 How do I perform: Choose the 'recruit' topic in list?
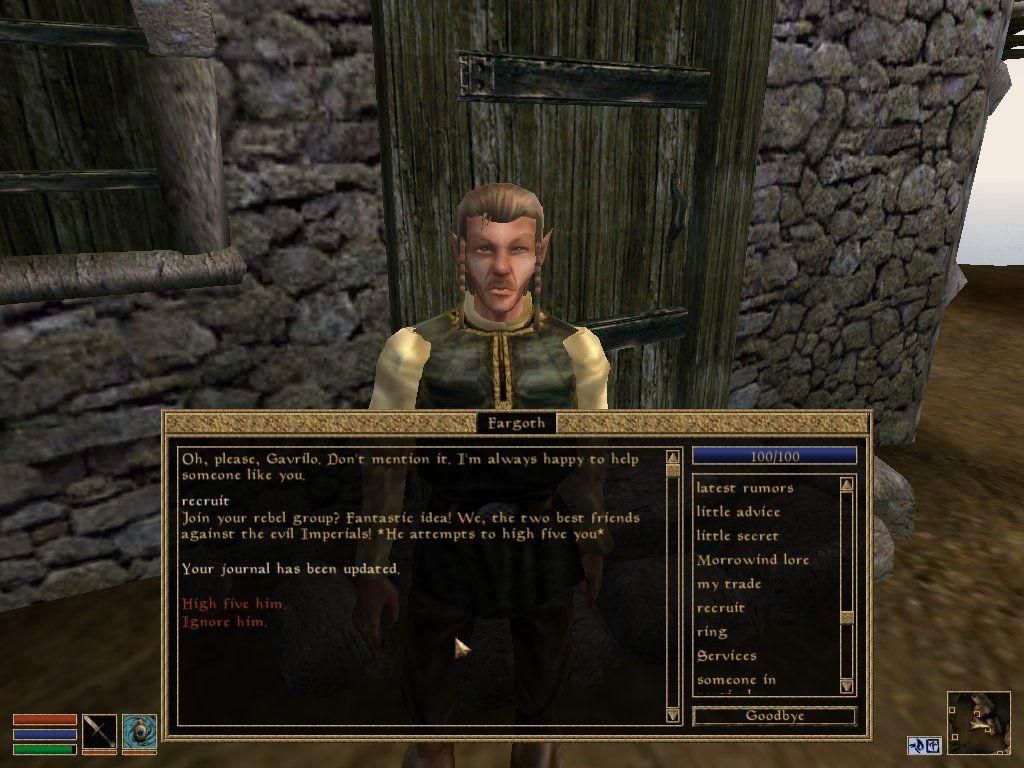(x=720, y=608)
